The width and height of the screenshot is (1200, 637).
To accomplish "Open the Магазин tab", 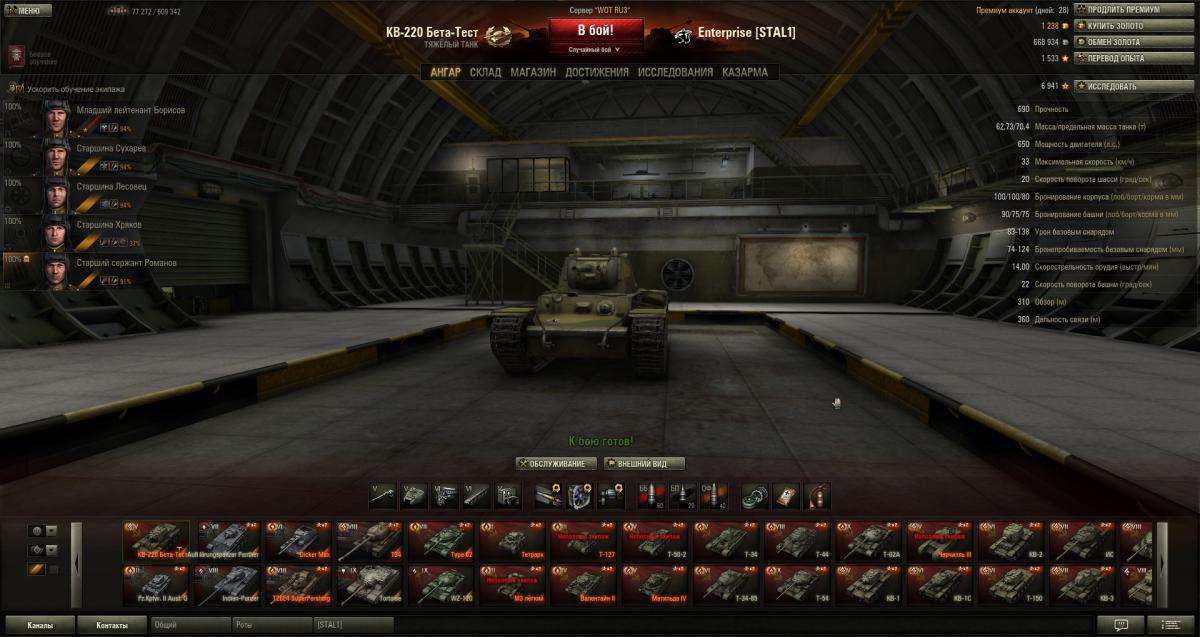I will 533,72.
